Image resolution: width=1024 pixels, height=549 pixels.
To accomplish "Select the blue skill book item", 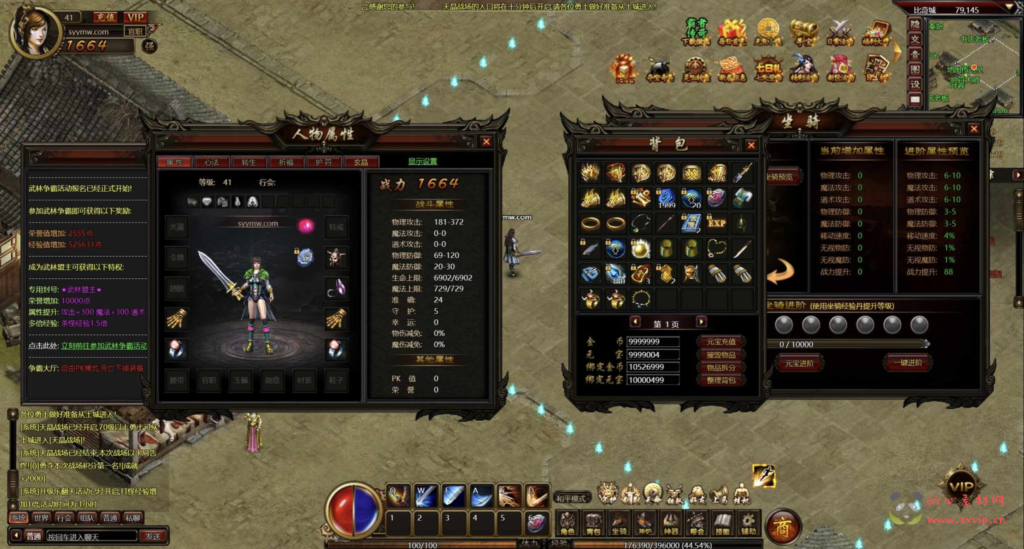I will click(x=691, y=223).
